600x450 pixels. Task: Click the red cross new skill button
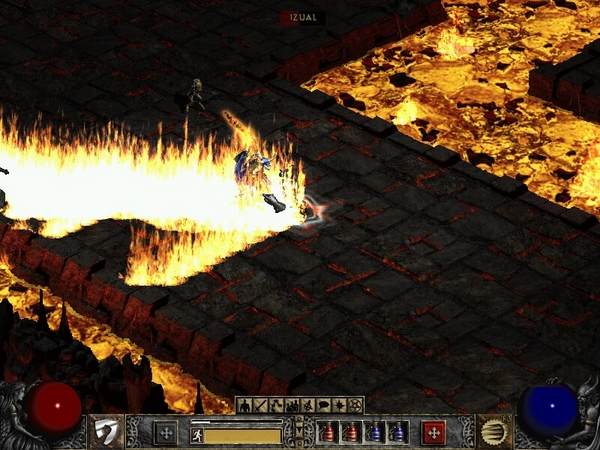tap(433, 432)
